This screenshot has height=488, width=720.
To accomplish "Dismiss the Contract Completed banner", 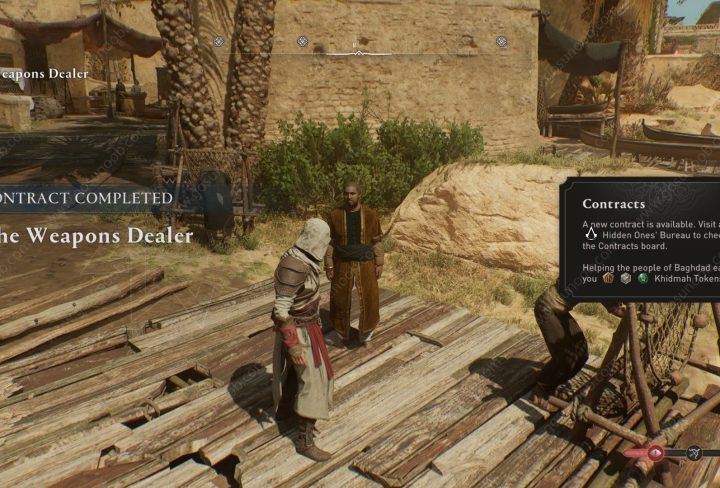I will [88, 198].
